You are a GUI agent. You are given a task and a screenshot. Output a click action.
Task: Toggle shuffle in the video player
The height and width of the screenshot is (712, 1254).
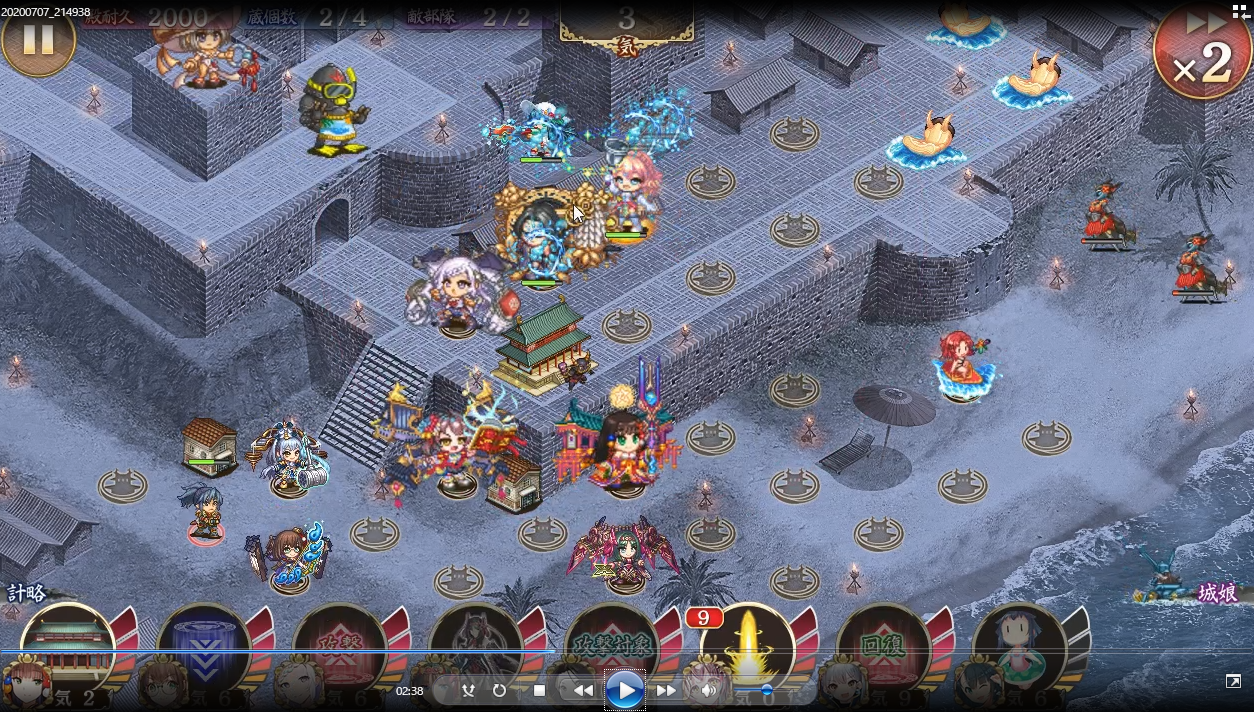click(x=468, y=690)
